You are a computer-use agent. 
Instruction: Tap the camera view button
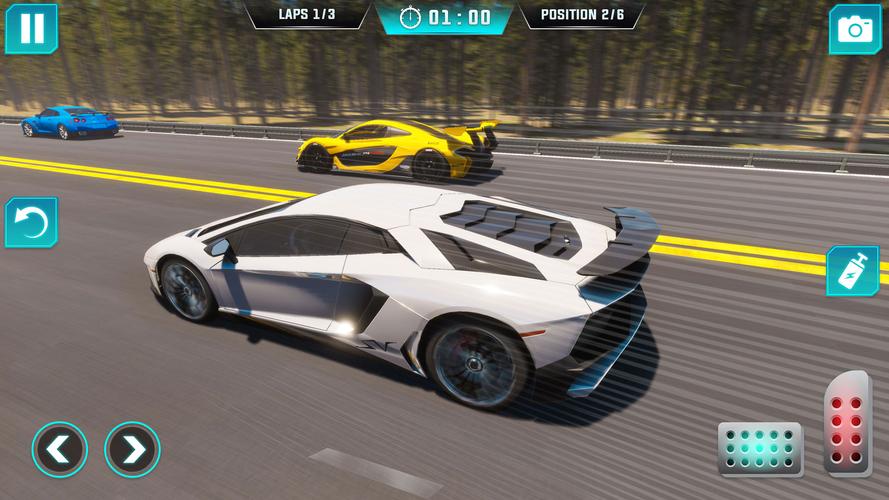855,29
